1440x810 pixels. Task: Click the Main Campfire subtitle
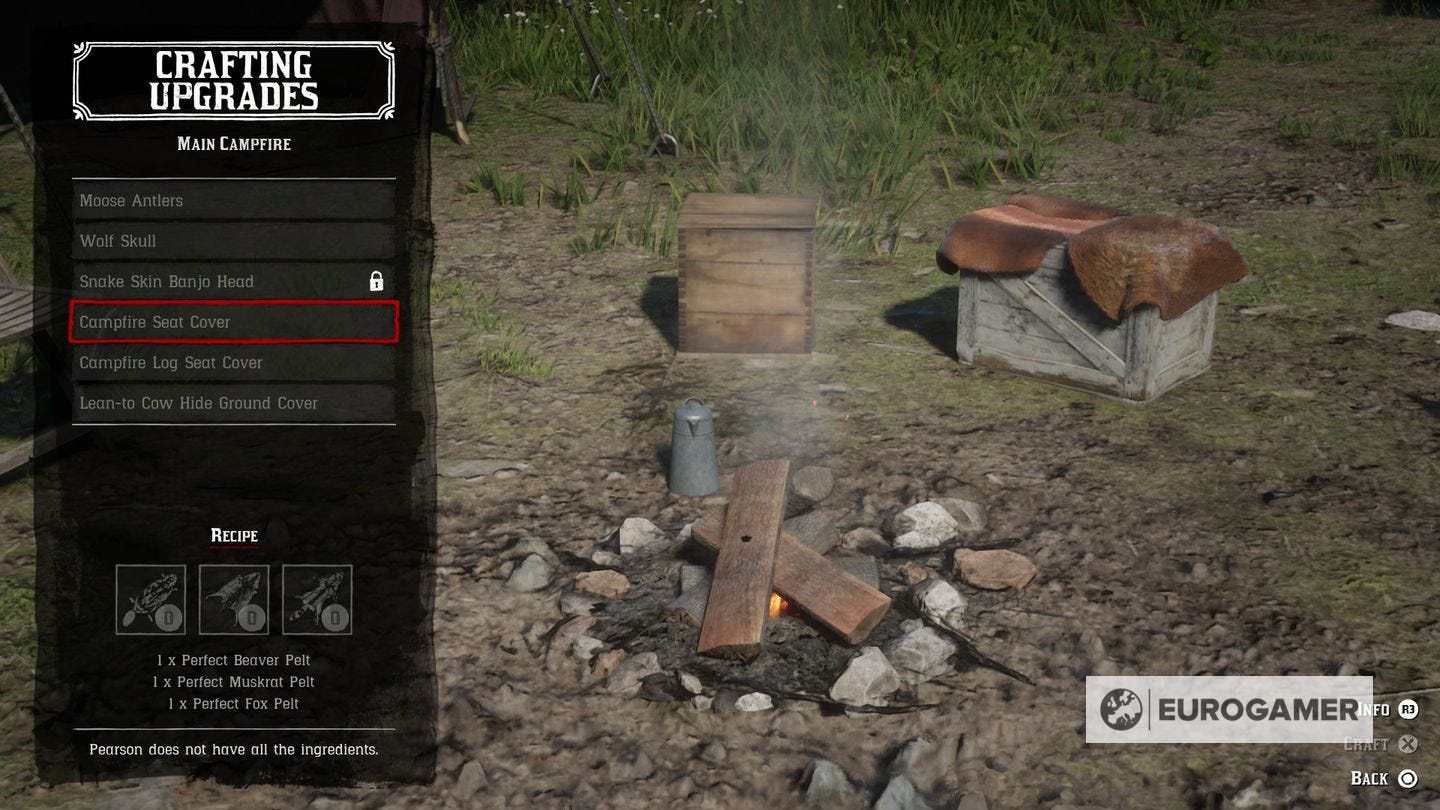pyautogui.click(x=233, y=143)
